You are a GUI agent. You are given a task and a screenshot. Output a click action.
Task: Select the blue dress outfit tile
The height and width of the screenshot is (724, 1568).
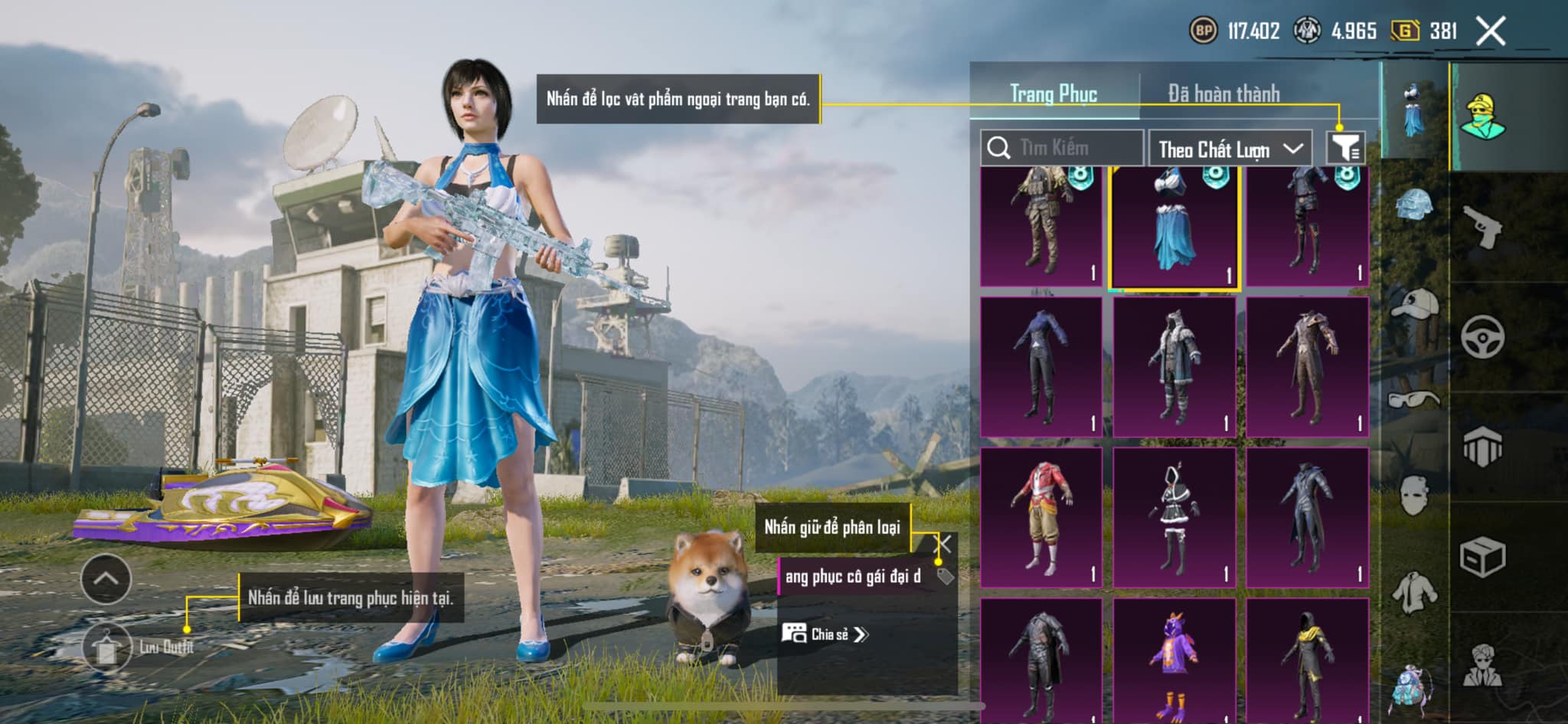tap(1173, 228)
